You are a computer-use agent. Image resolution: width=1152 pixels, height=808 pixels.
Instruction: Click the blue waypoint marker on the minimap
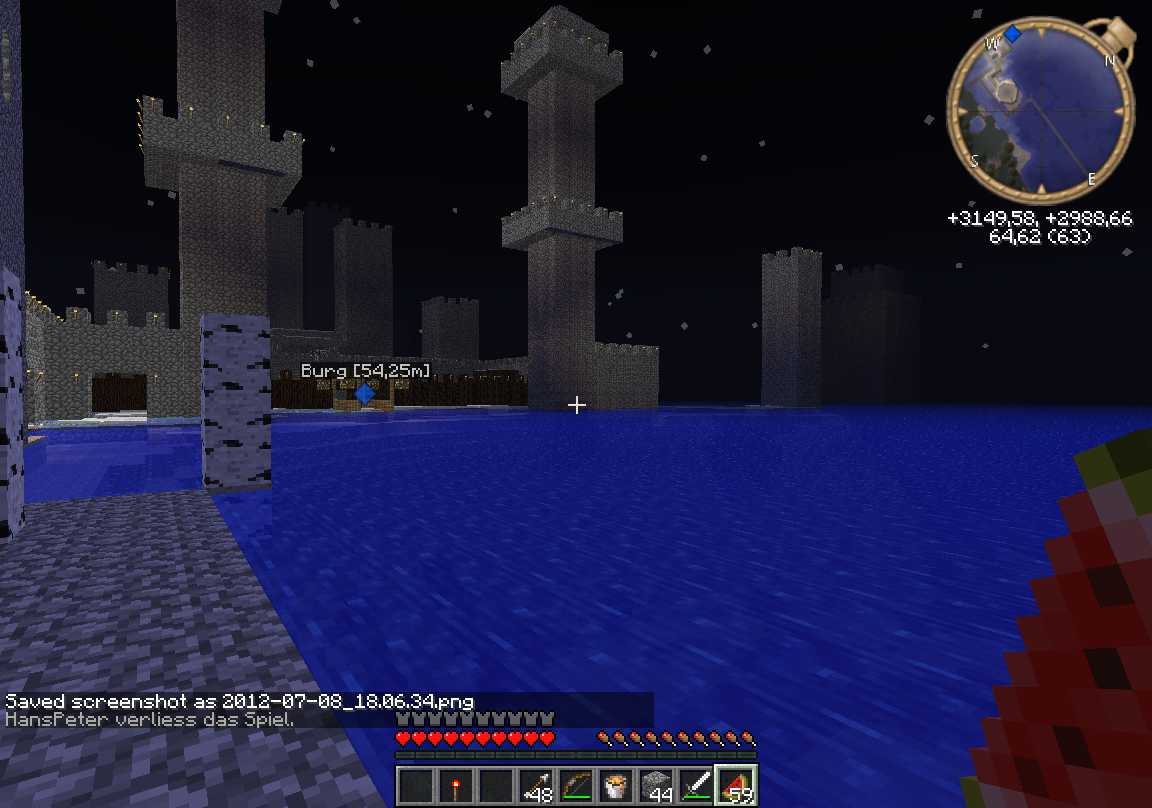pyautogui.click(x=1013, y=35)
